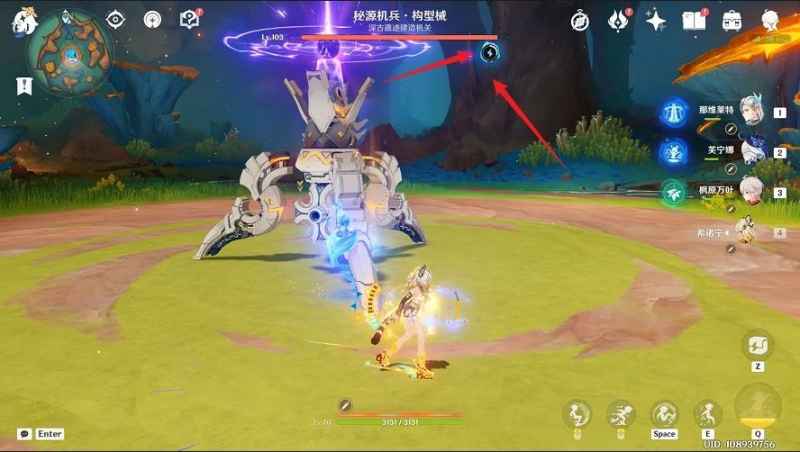
Task: Open the character head icon in the top bar
Action: (x=771, y=20)
